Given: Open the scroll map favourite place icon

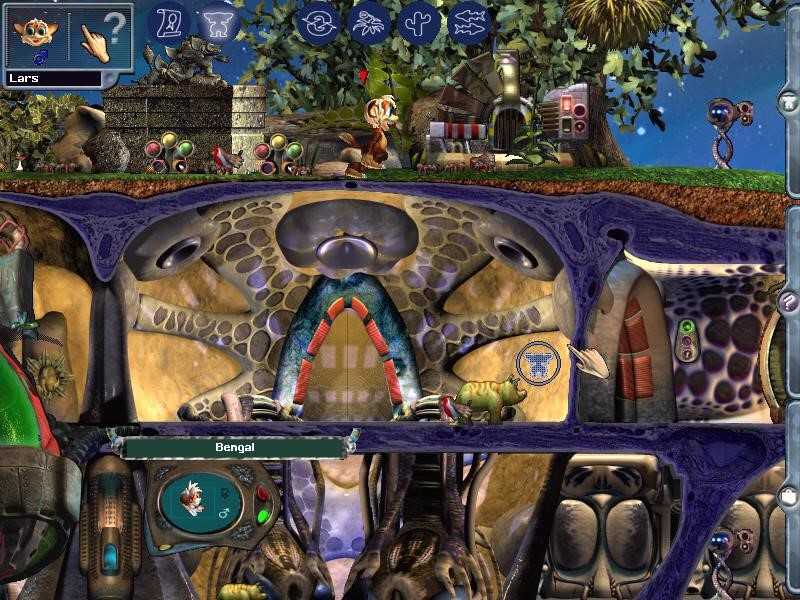Looking at the screenshot, I should pos(169,22).
